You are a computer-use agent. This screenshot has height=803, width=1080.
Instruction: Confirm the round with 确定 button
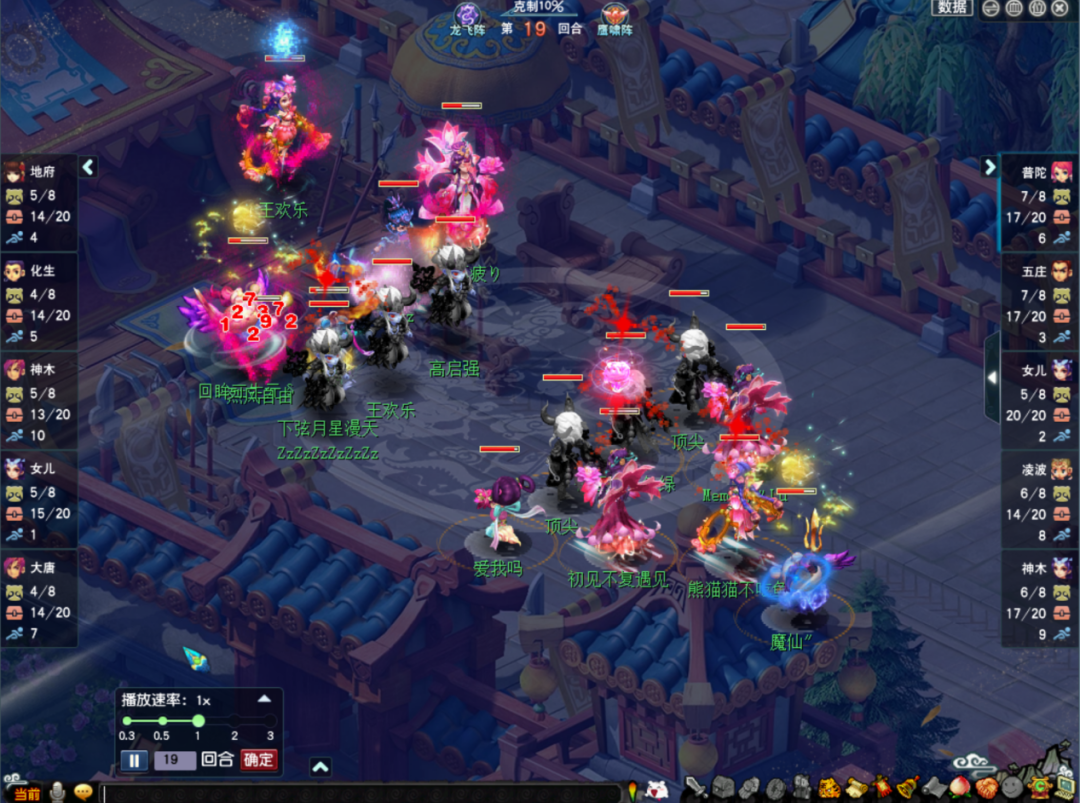(258, 760)
